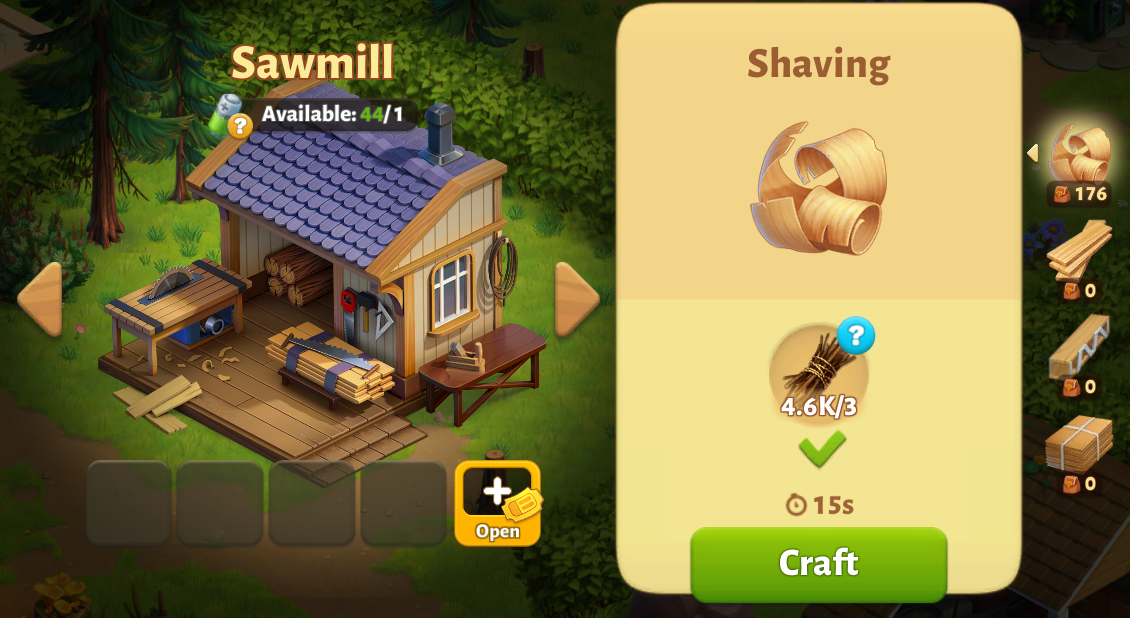Show info about the twig bundle ingredient
Screen dimensions: 1130x618
856,336
